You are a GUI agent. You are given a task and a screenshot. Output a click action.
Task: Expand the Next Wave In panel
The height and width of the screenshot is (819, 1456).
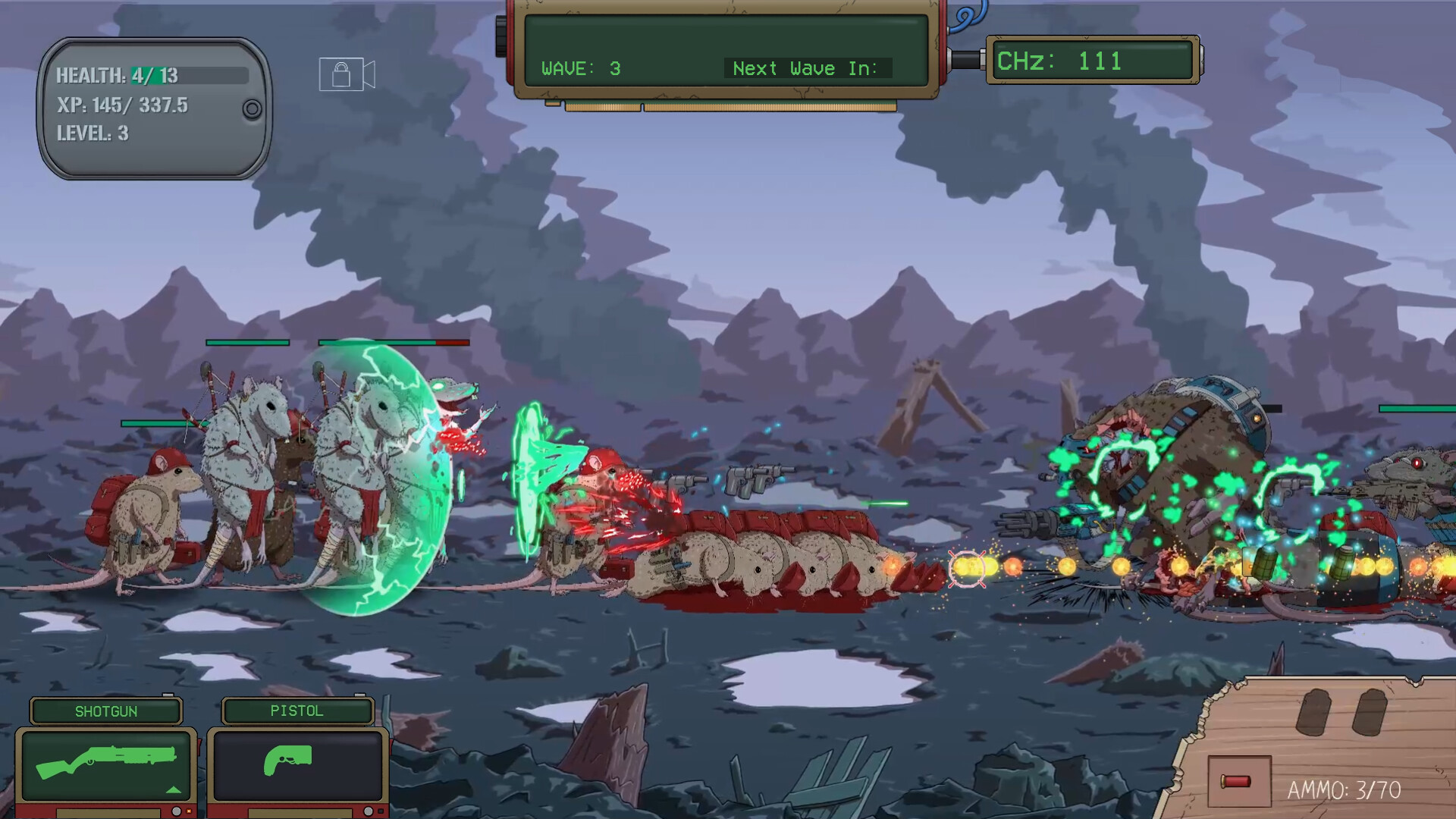click(806, 68)
